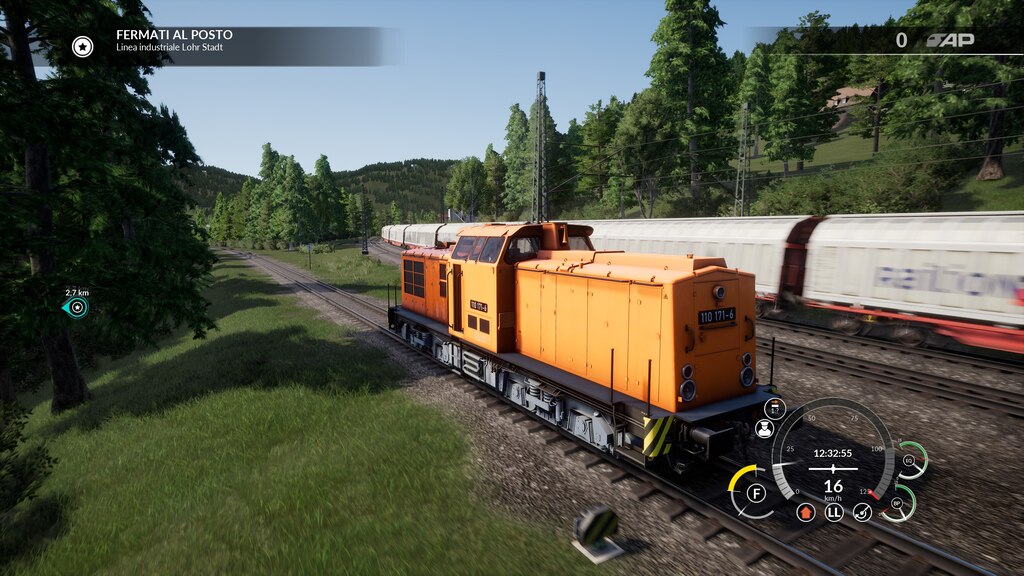Image resolution: width=1024 pixels, height=576 pixels.
Task: Select the 2.7 km waypoint marker
Action: pos(76,307)
